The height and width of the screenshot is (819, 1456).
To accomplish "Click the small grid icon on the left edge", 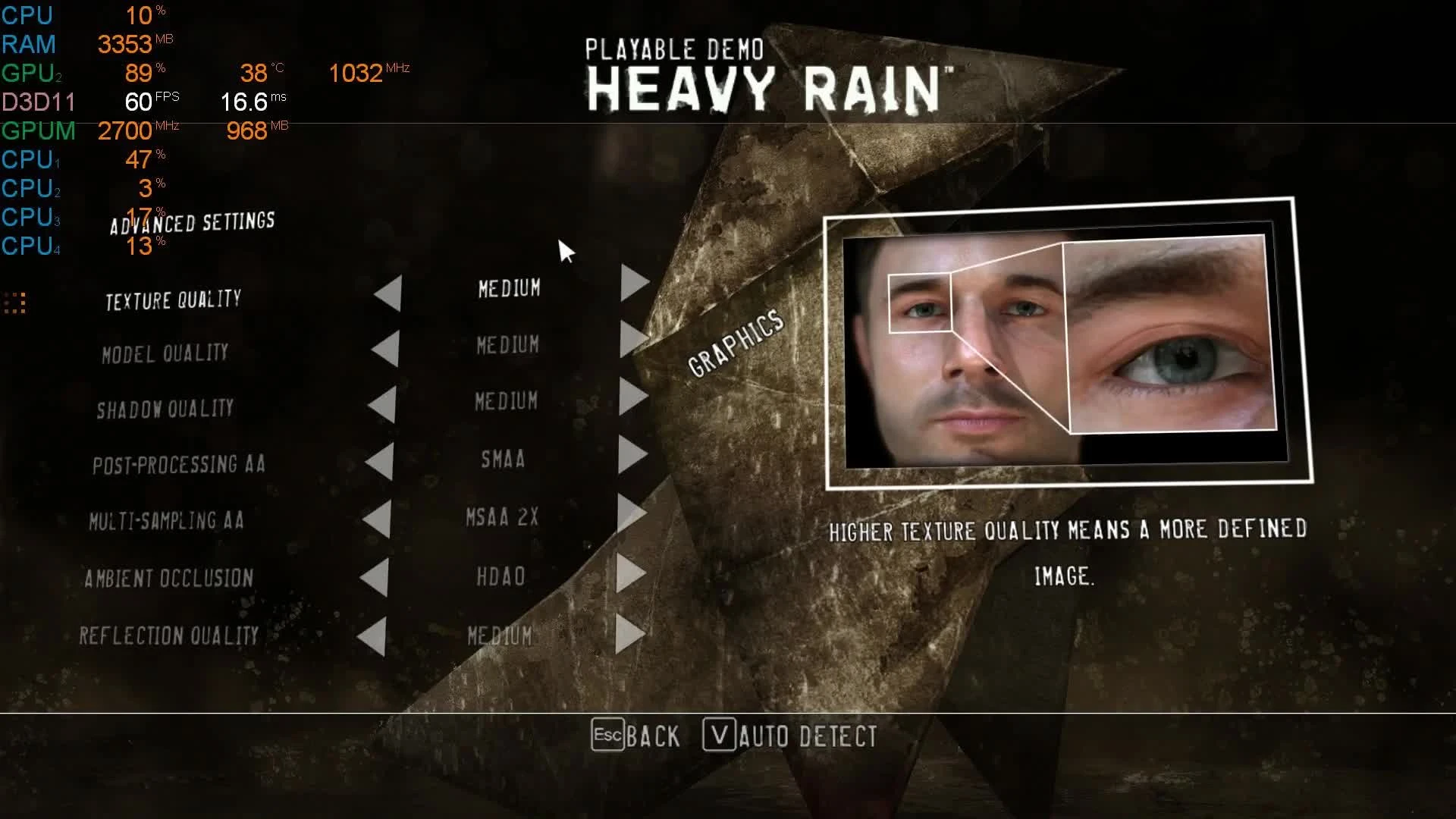I will (16, 302).
